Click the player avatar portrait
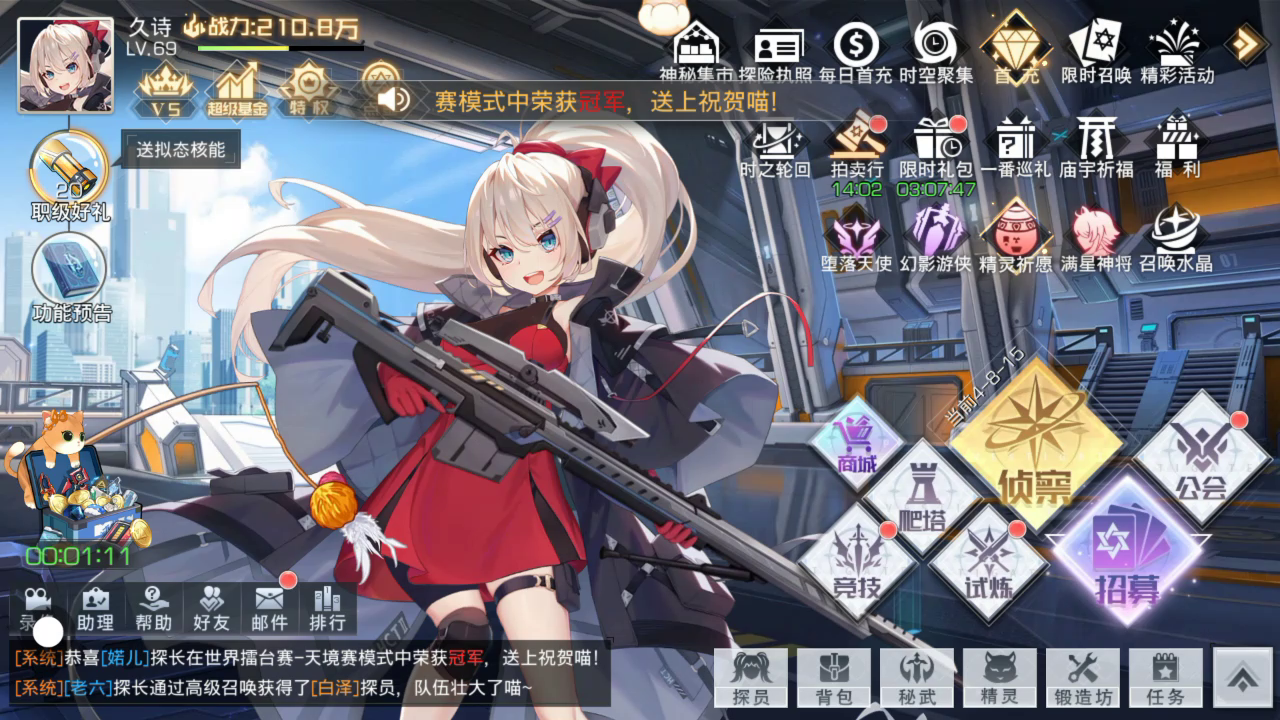Screen dimensions: 1280x720 (66, 65)
